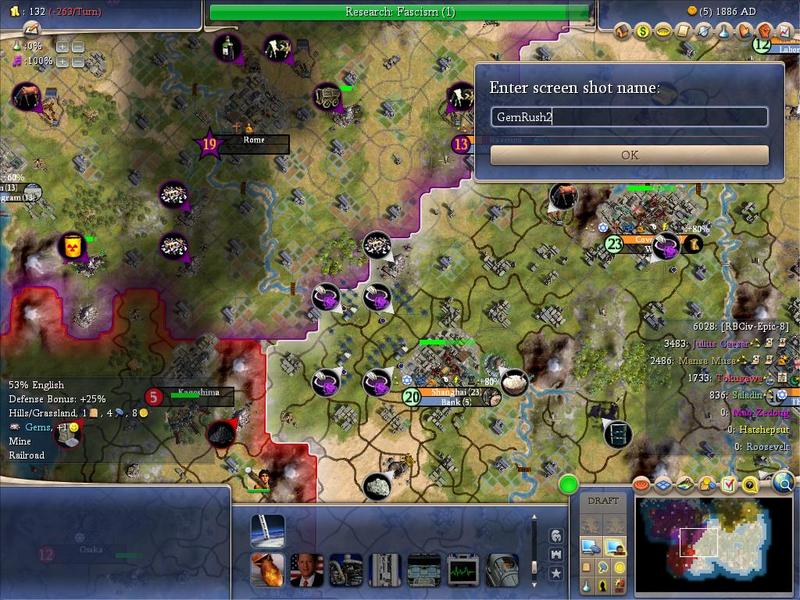Open the research bar showing Fascism
800x600 pixels.
400,12
